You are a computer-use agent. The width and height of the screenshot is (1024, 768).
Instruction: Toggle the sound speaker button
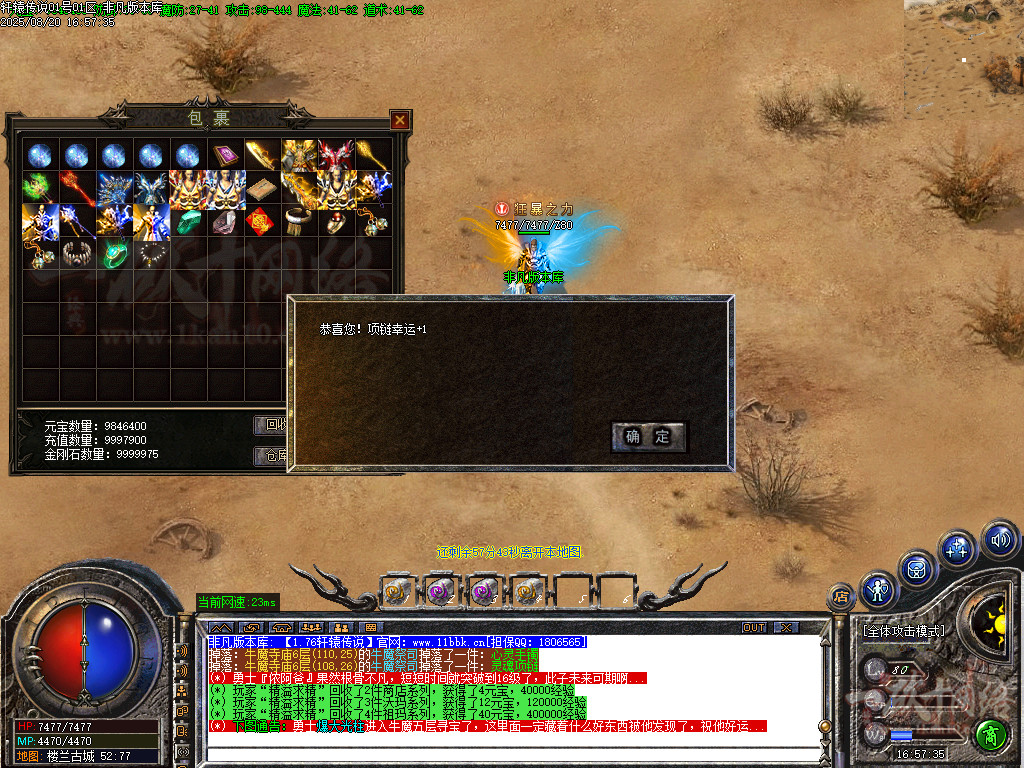point(998,540)
